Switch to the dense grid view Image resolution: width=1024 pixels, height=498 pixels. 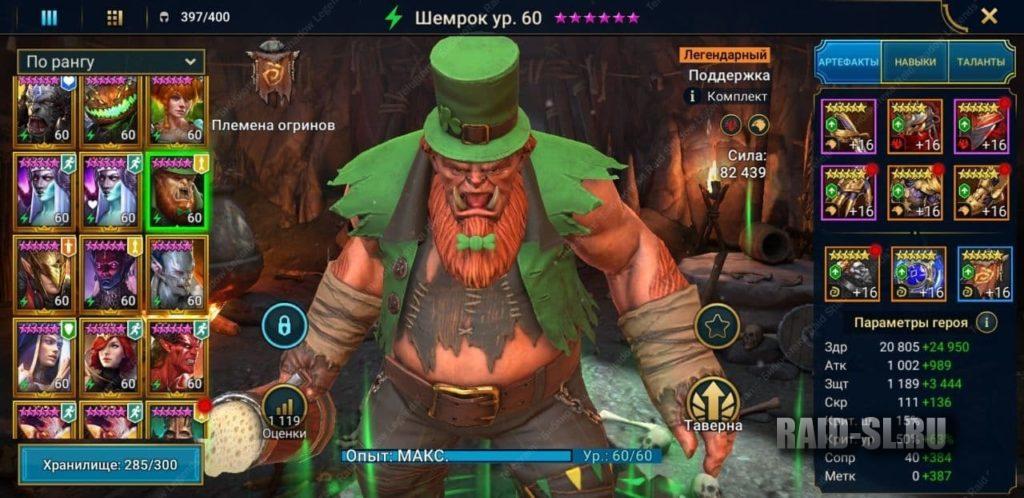pos(114,17)
